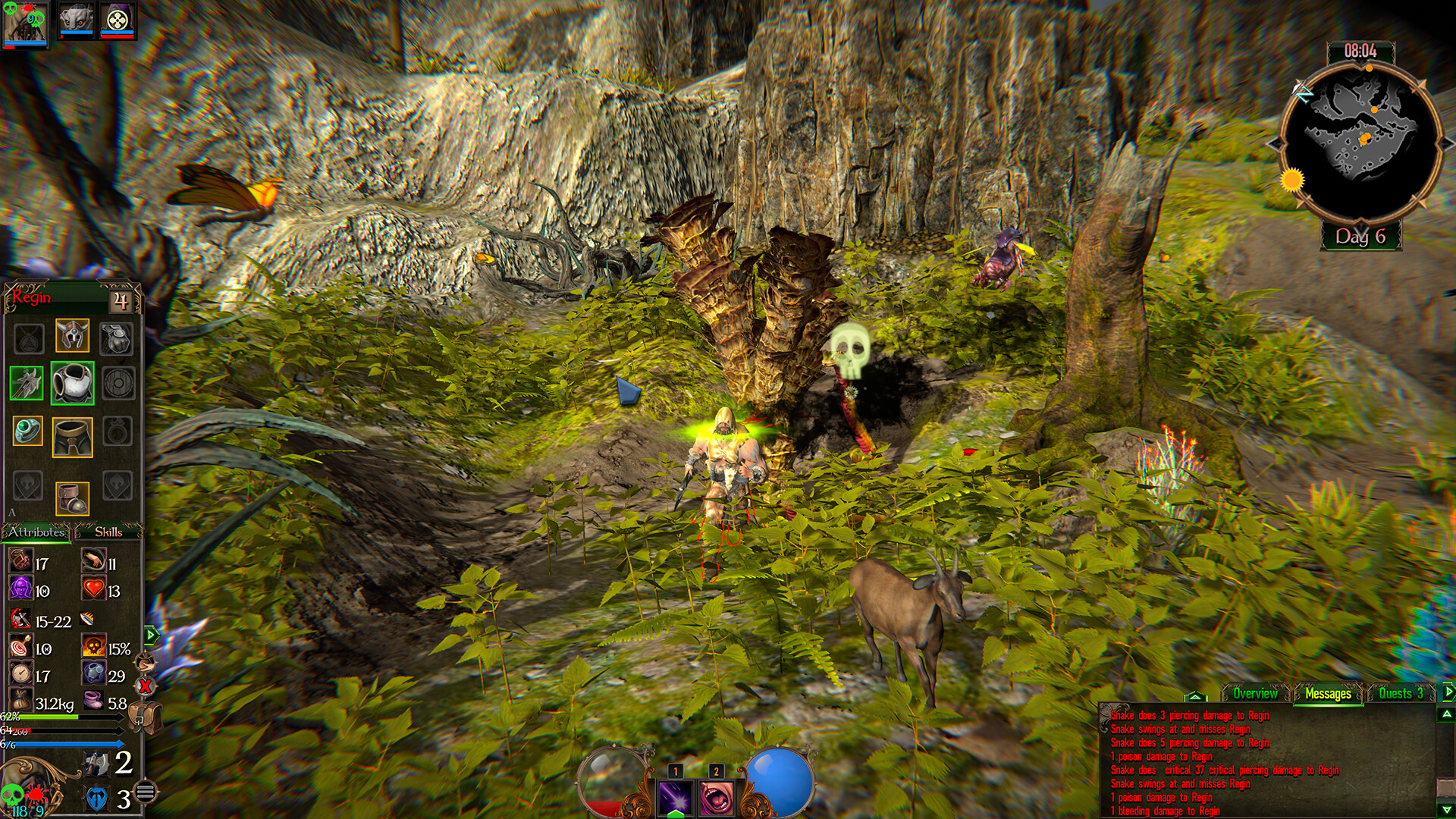Click the Overview label above the message log

click(1256, 693)
